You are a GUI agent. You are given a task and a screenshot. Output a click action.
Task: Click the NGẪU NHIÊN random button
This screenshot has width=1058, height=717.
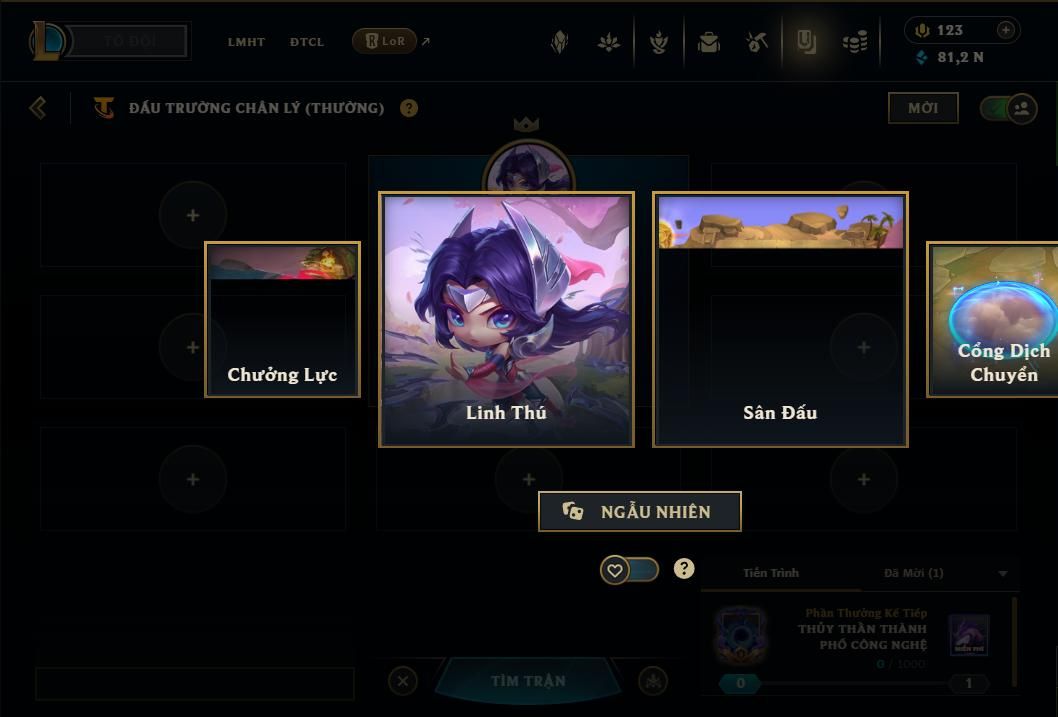click(x=639, y=511)
